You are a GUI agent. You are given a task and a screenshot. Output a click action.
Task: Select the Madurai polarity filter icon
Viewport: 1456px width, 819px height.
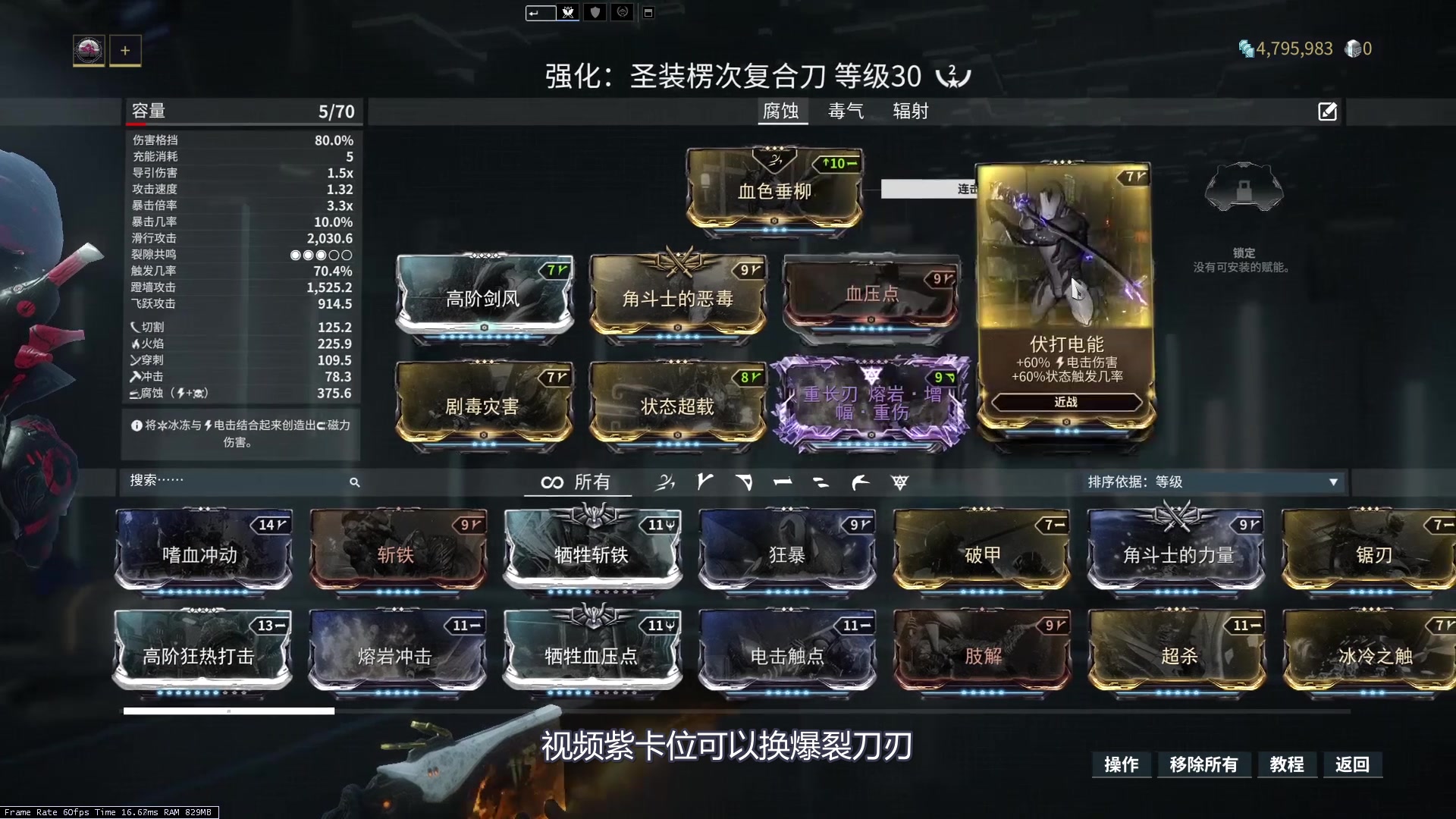(705, 482)
